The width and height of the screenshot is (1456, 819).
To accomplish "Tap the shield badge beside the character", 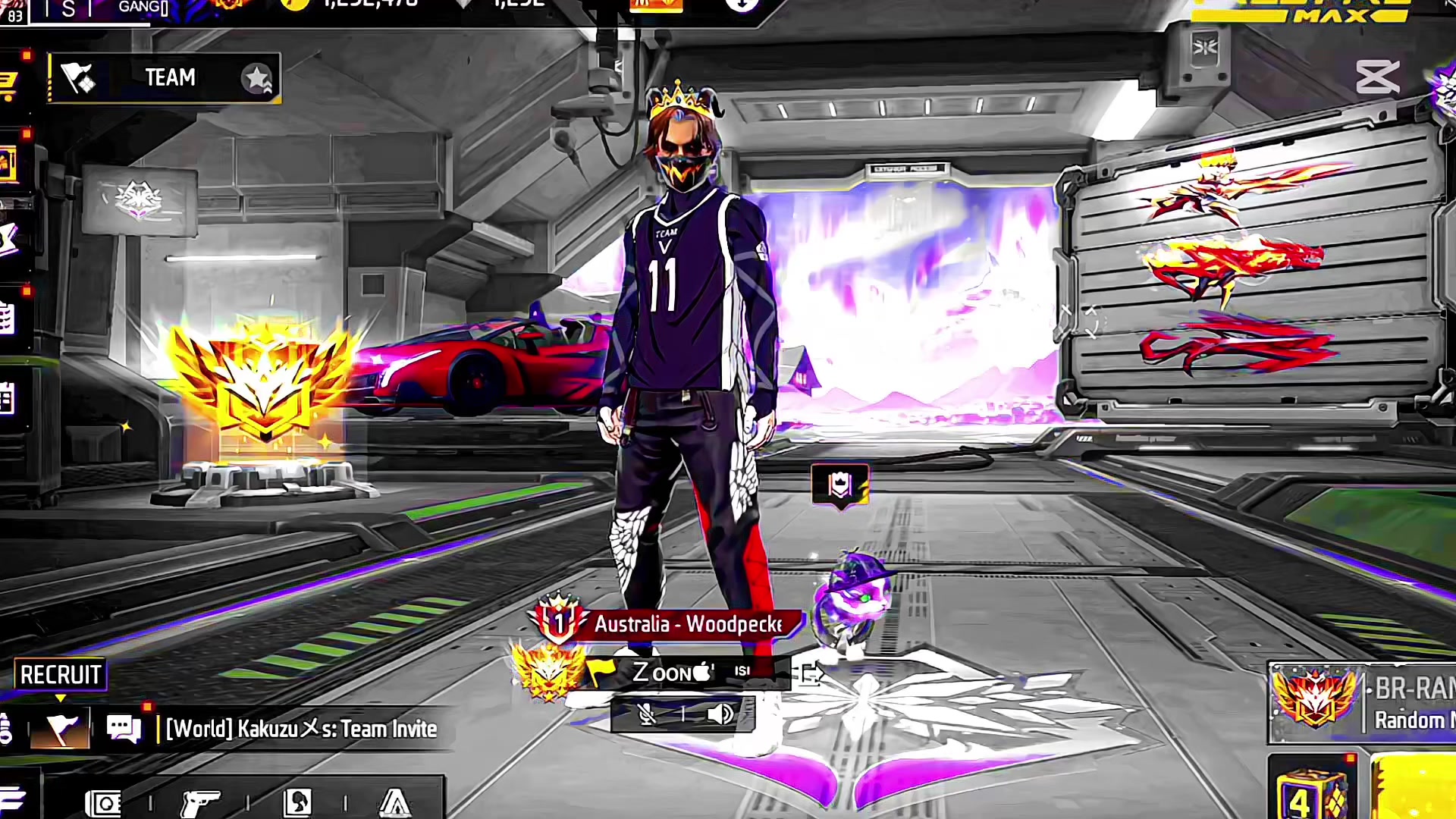I will pos(840,485).
